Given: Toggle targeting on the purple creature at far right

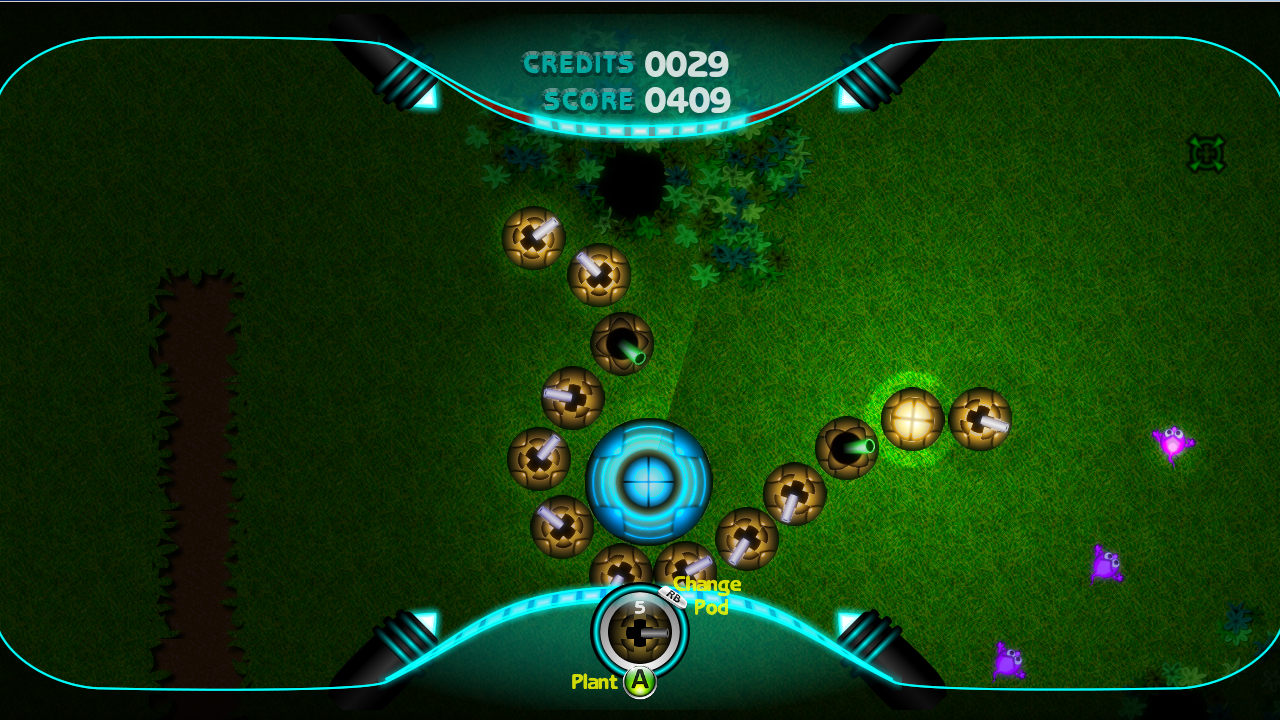Looking at the screenshot, I should pos(1172,440).
